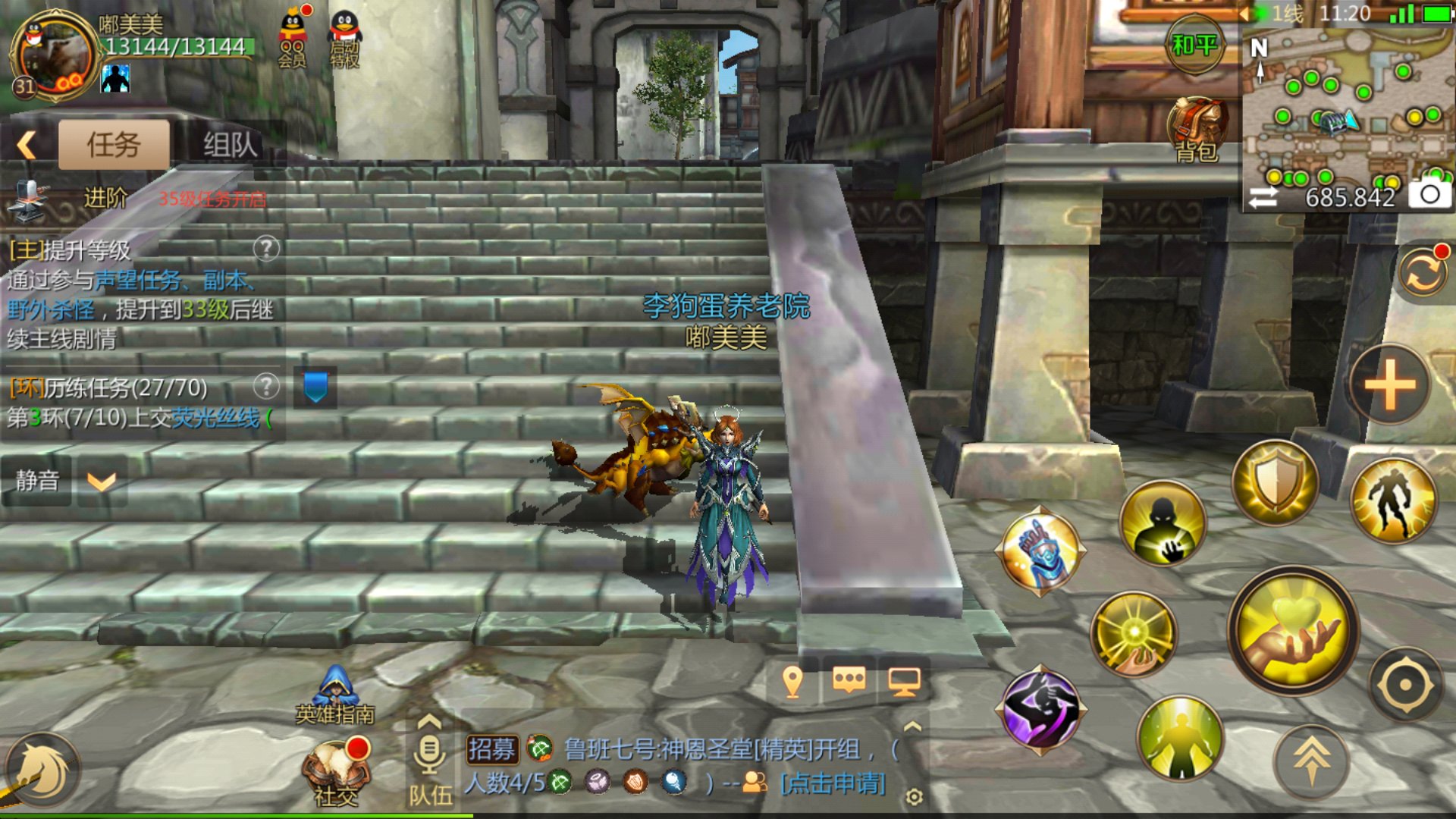
Task: Tap the camera screenshot button
Action: (1429, 195)
